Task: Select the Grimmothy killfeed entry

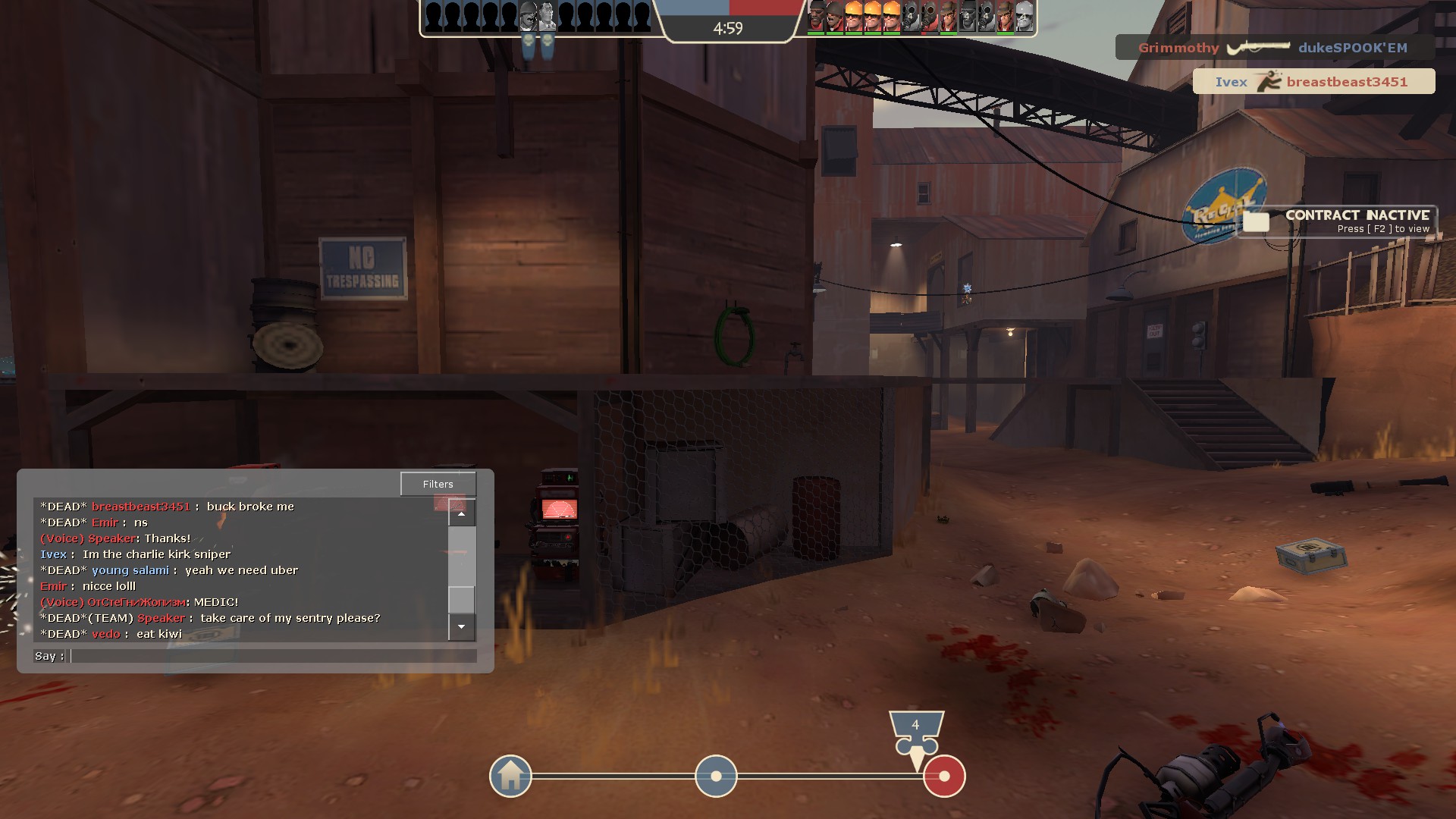Action: click(x=1273, y=48)
